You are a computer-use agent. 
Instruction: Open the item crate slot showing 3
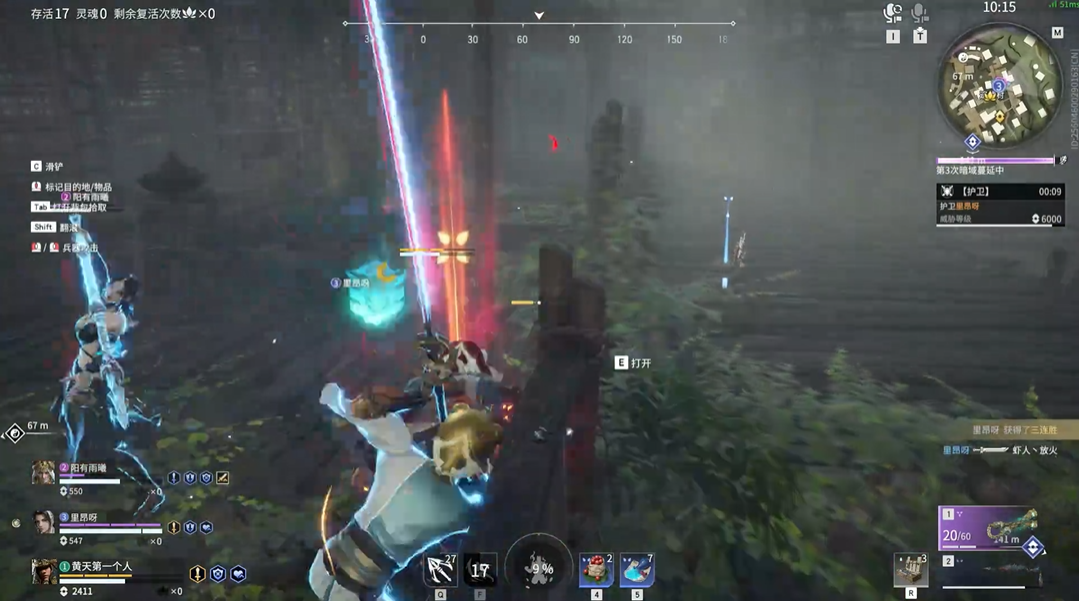[911, 570]
